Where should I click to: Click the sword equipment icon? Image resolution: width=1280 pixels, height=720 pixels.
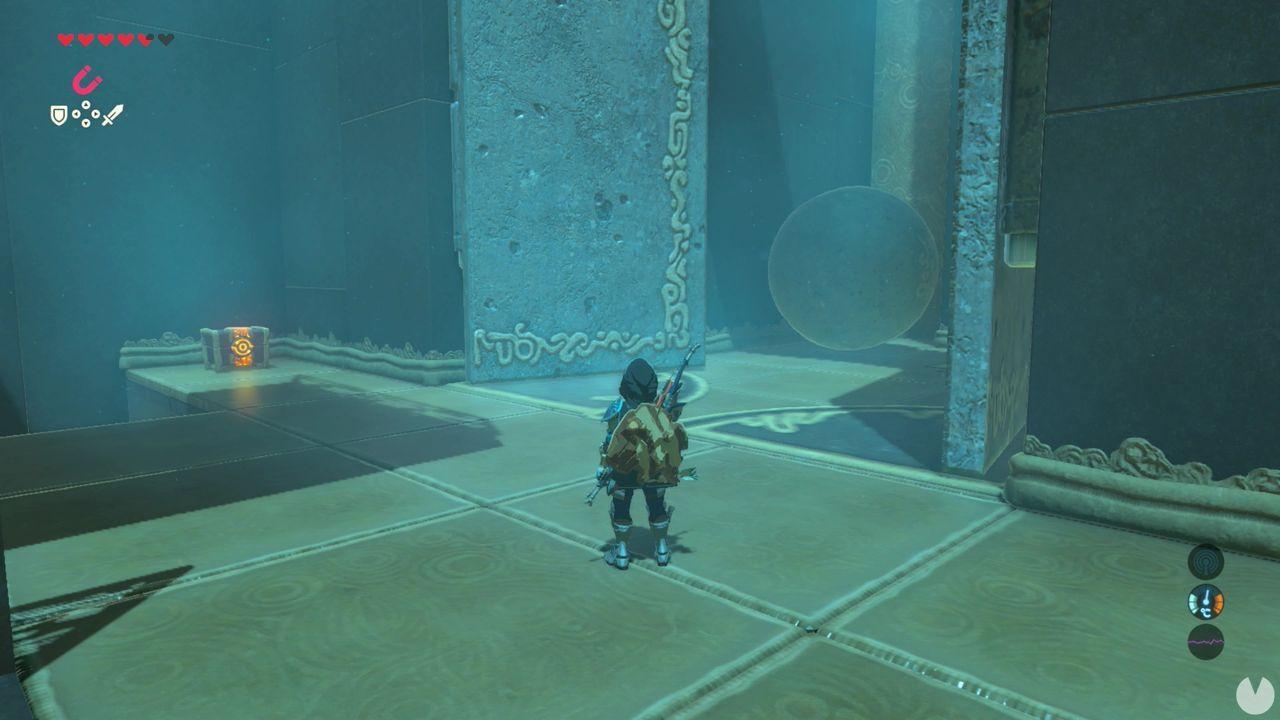coord(113,116)
